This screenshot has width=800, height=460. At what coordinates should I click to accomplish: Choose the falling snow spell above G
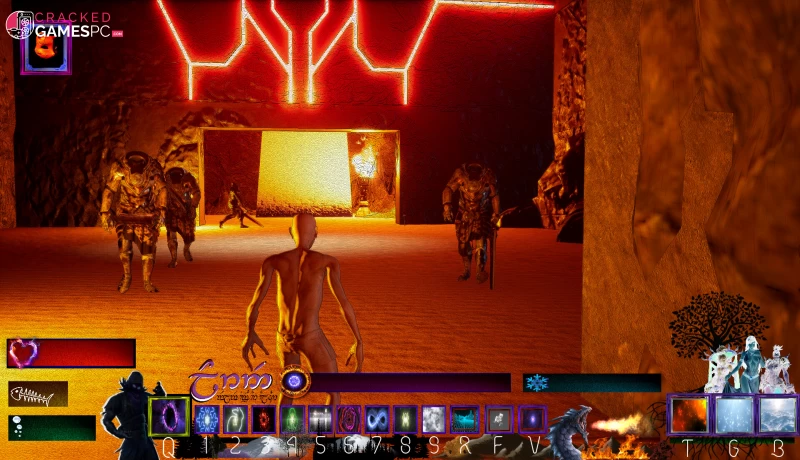tap(734, 414)
